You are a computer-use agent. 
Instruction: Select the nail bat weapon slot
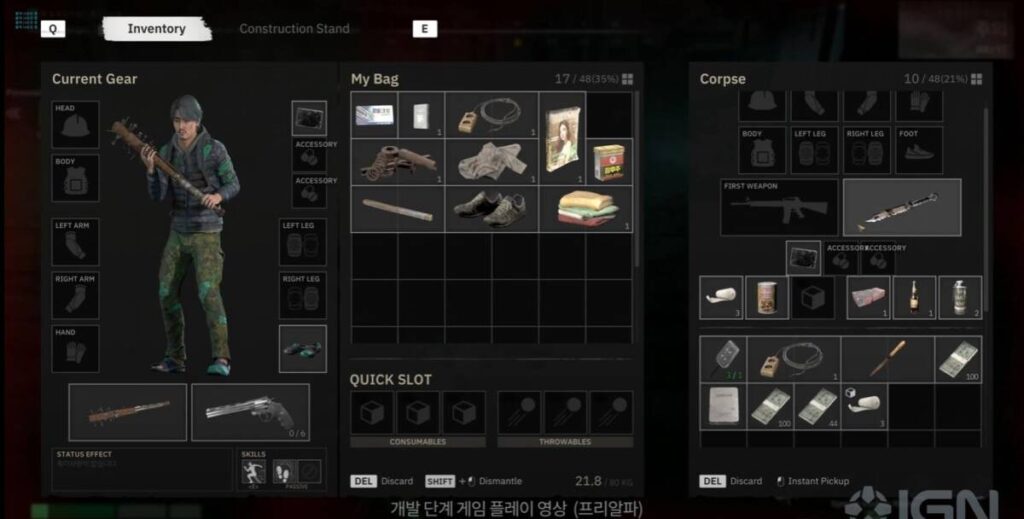click(128, 411)
